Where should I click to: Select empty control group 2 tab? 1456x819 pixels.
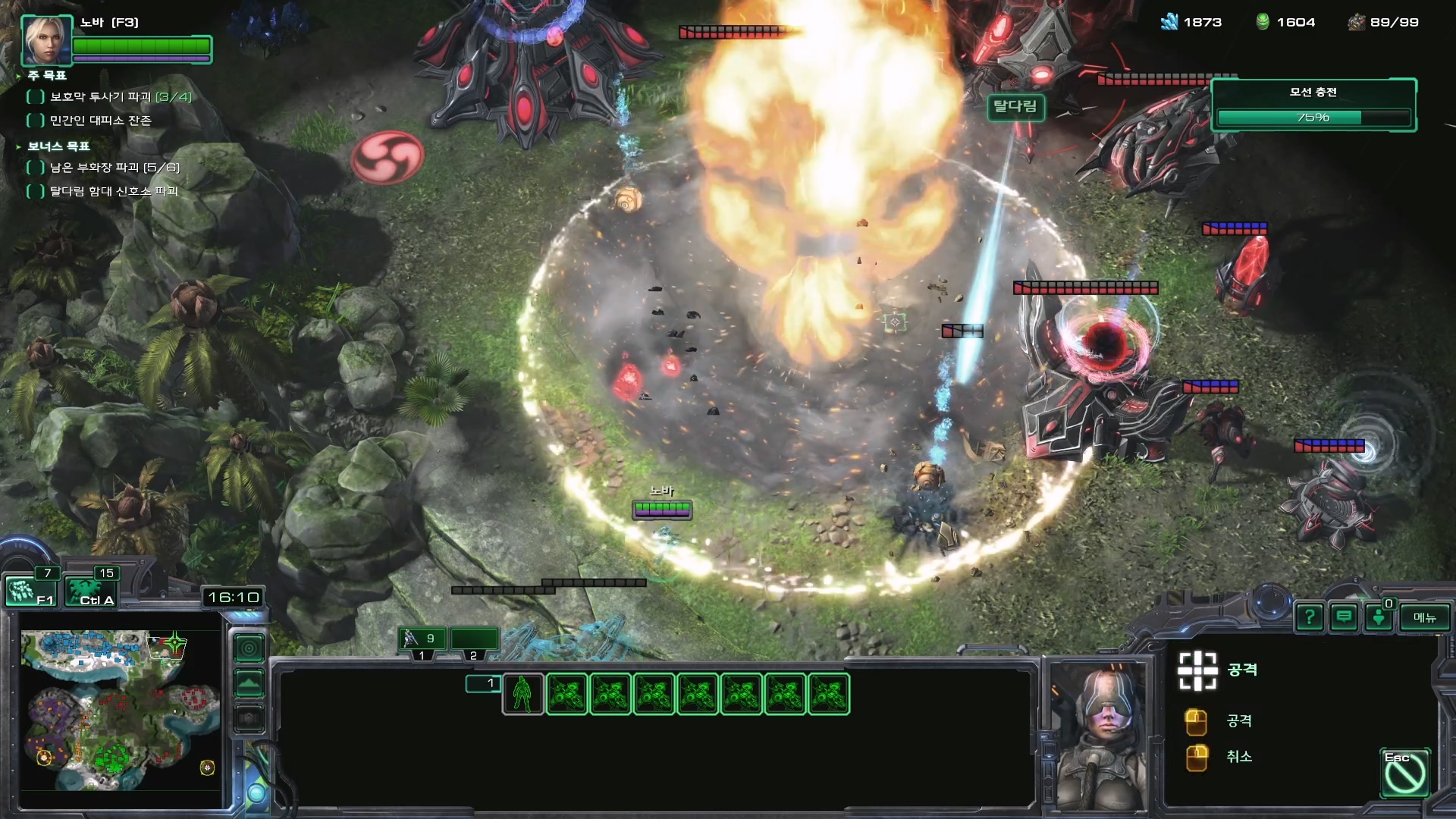[x=474, y=639]
